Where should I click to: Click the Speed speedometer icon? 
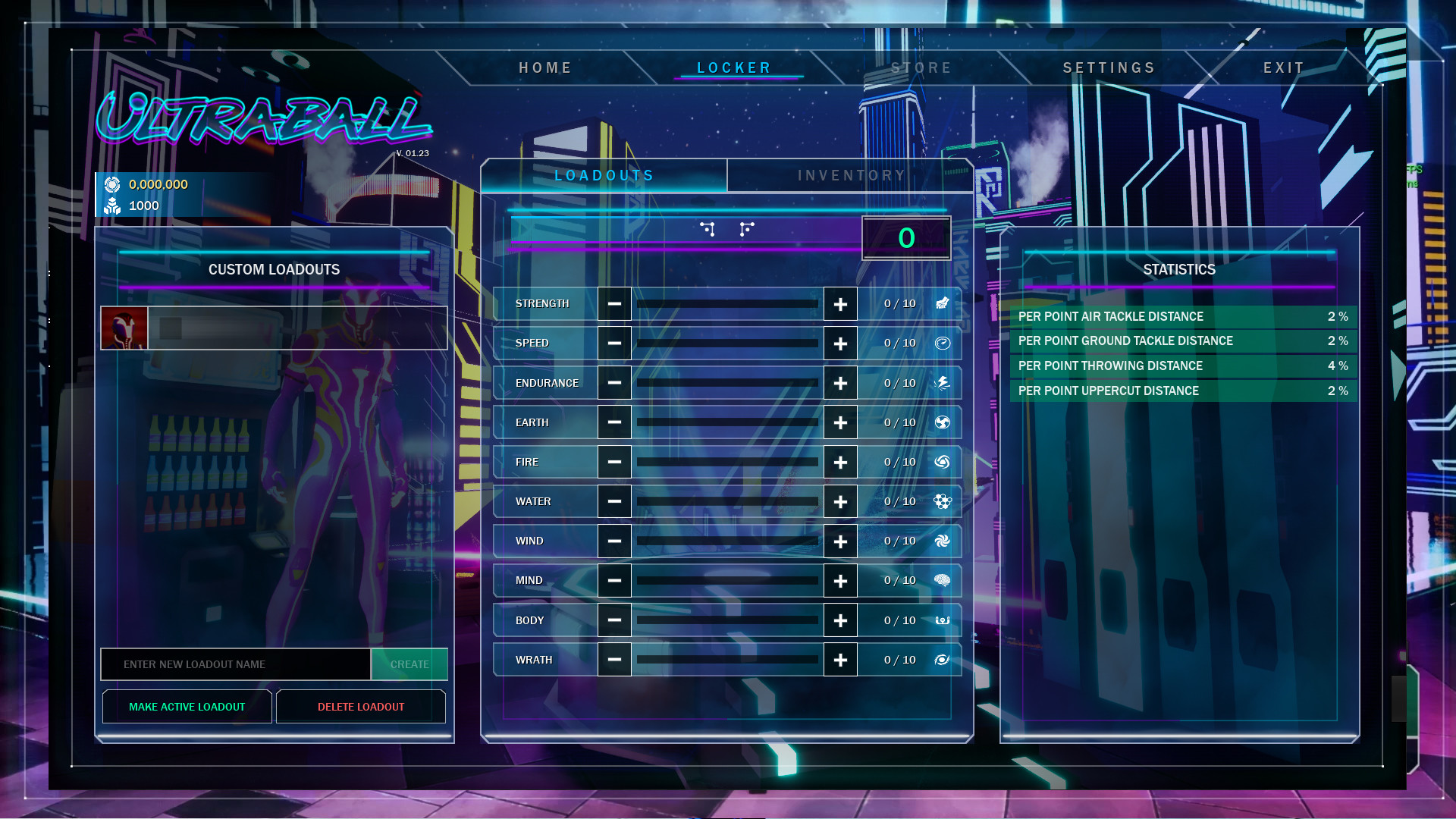click(x=942, y=343)
